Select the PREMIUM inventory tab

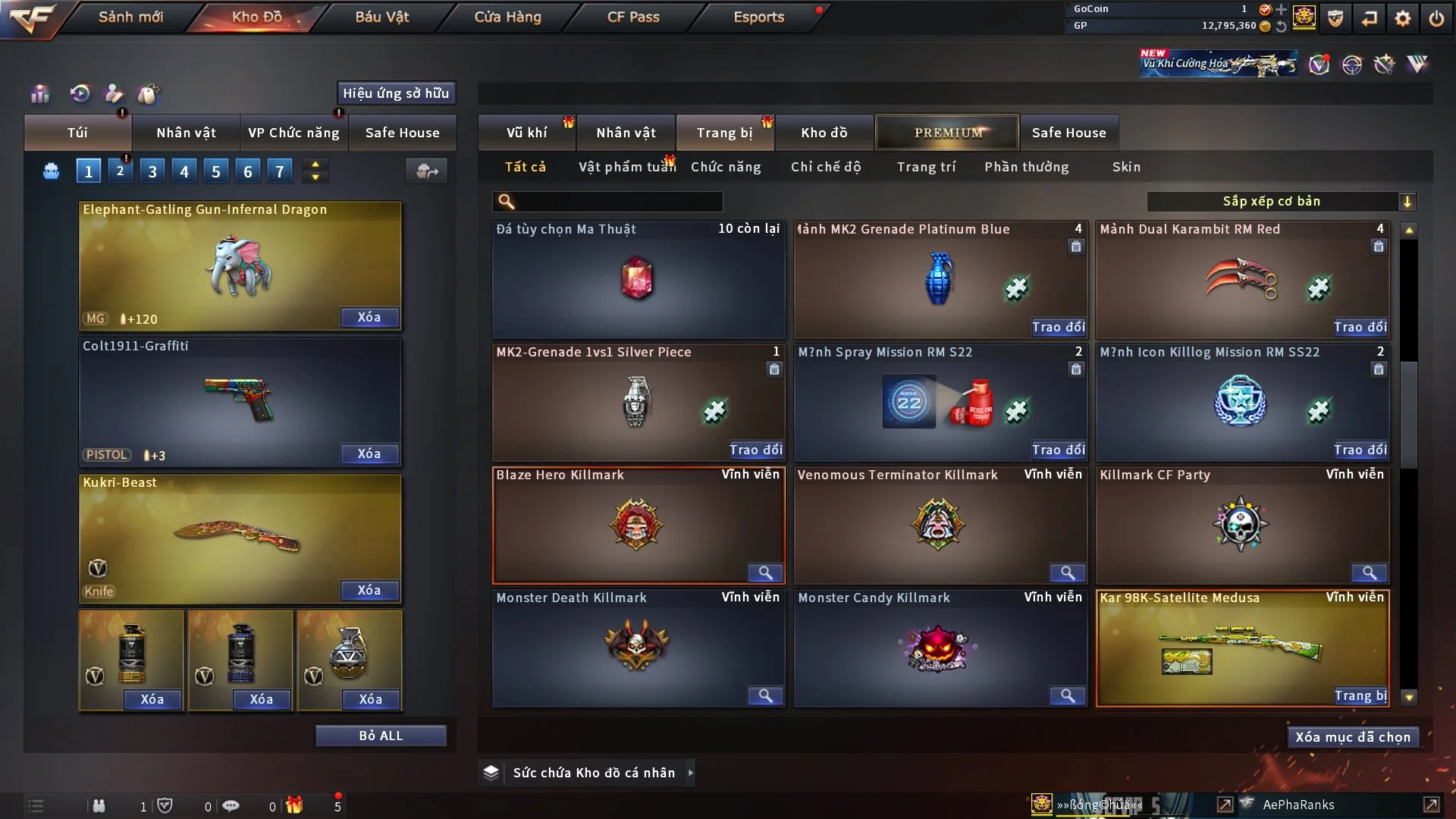(947, 133)
